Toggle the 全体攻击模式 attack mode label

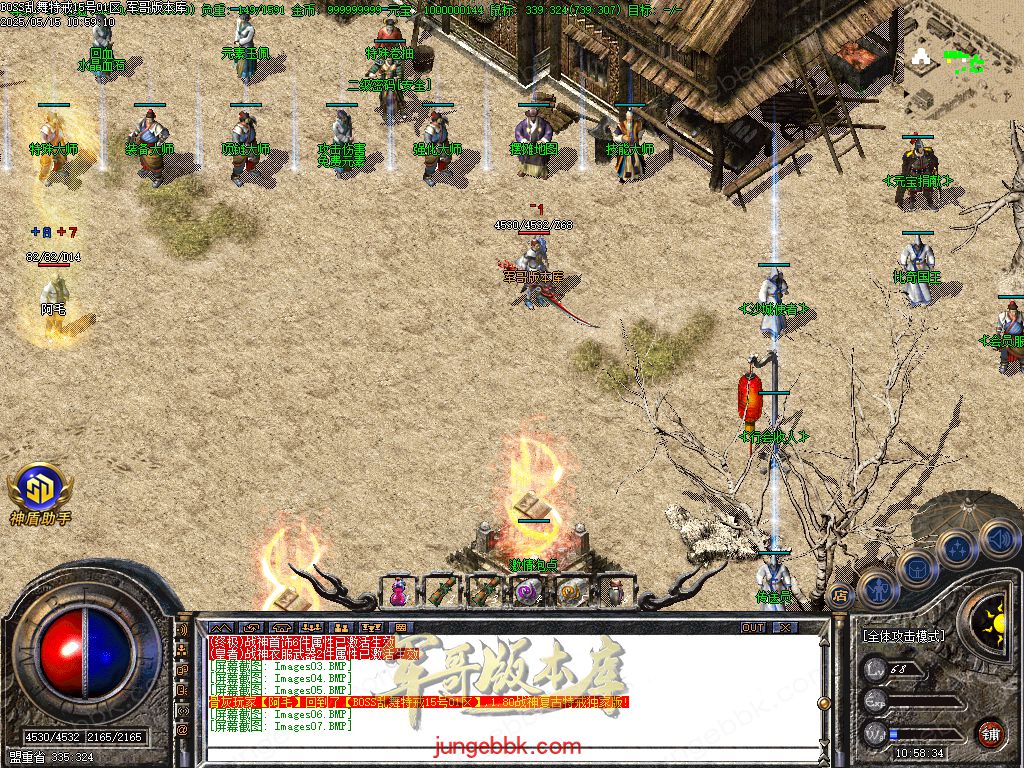(x=904, y=635)
